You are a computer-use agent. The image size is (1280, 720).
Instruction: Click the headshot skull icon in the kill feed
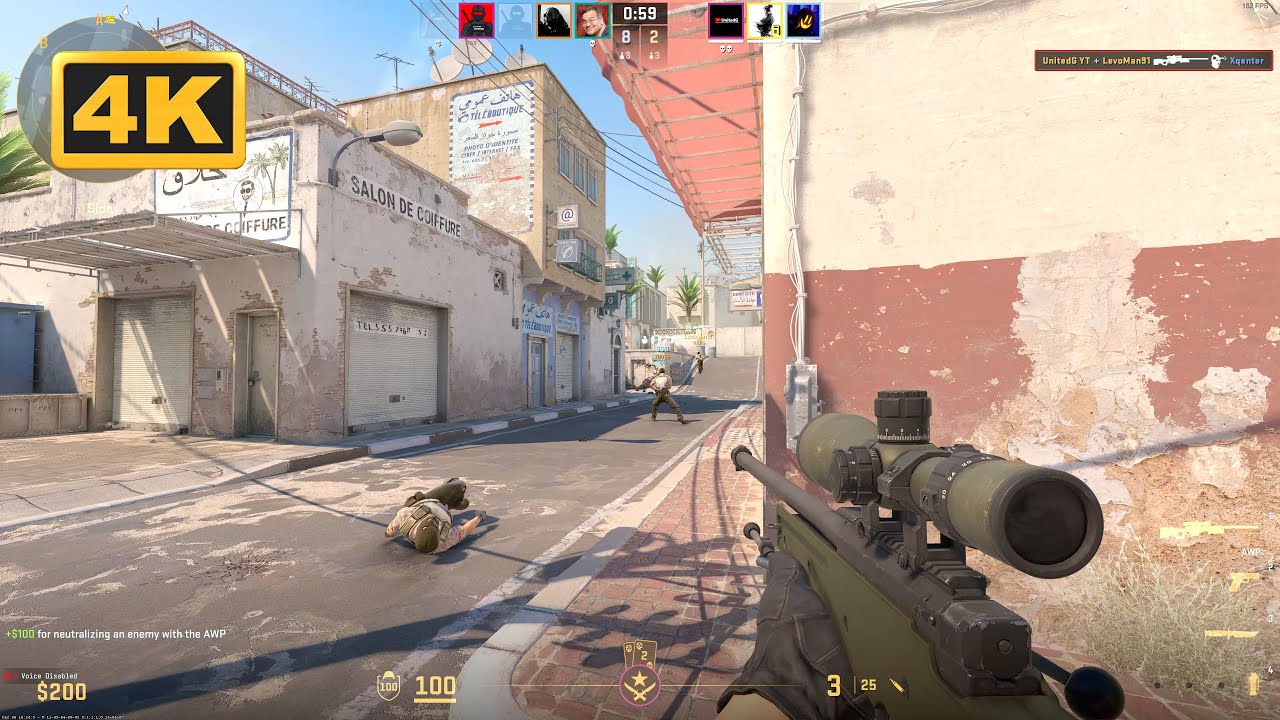tap(1217, 60)
